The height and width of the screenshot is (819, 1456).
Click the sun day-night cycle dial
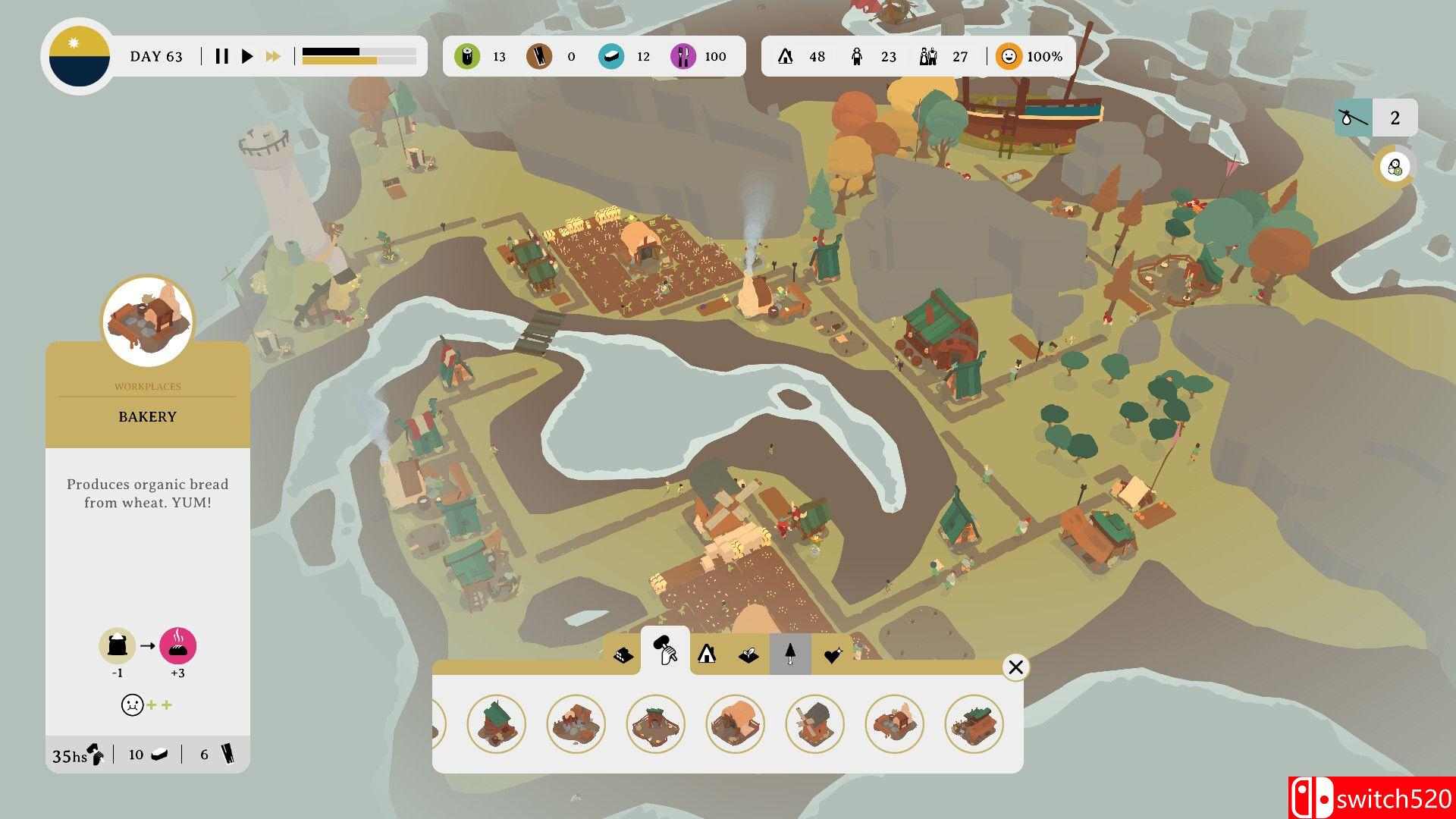pos(79,57)
